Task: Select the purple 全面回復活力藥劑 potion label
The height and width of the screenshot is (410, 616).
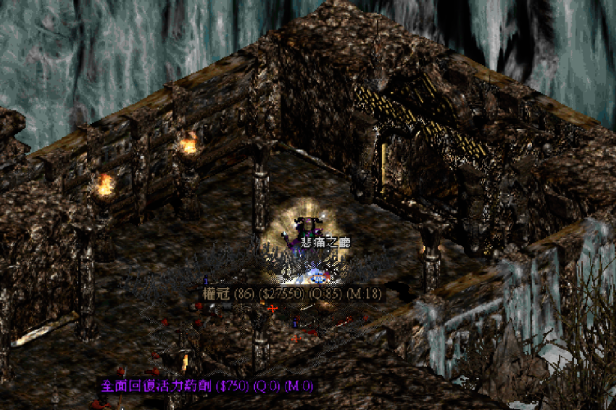Action: (205, 385)
